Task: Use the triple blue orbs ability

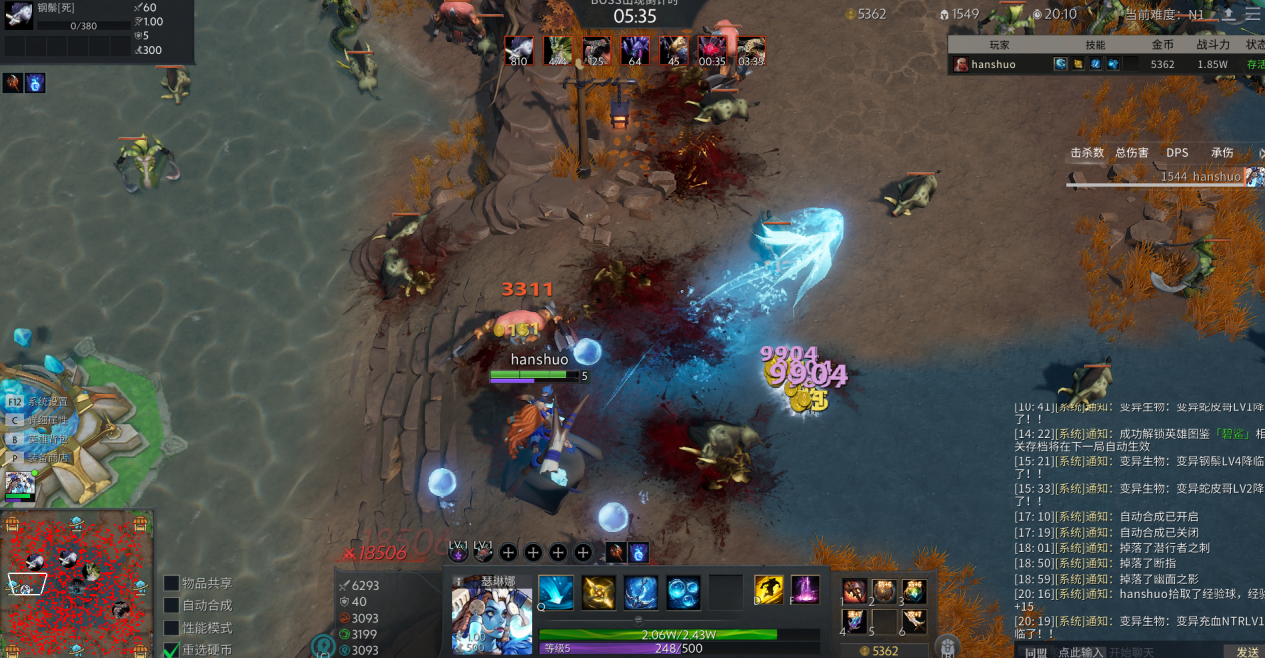Action: tap(684, 592)
